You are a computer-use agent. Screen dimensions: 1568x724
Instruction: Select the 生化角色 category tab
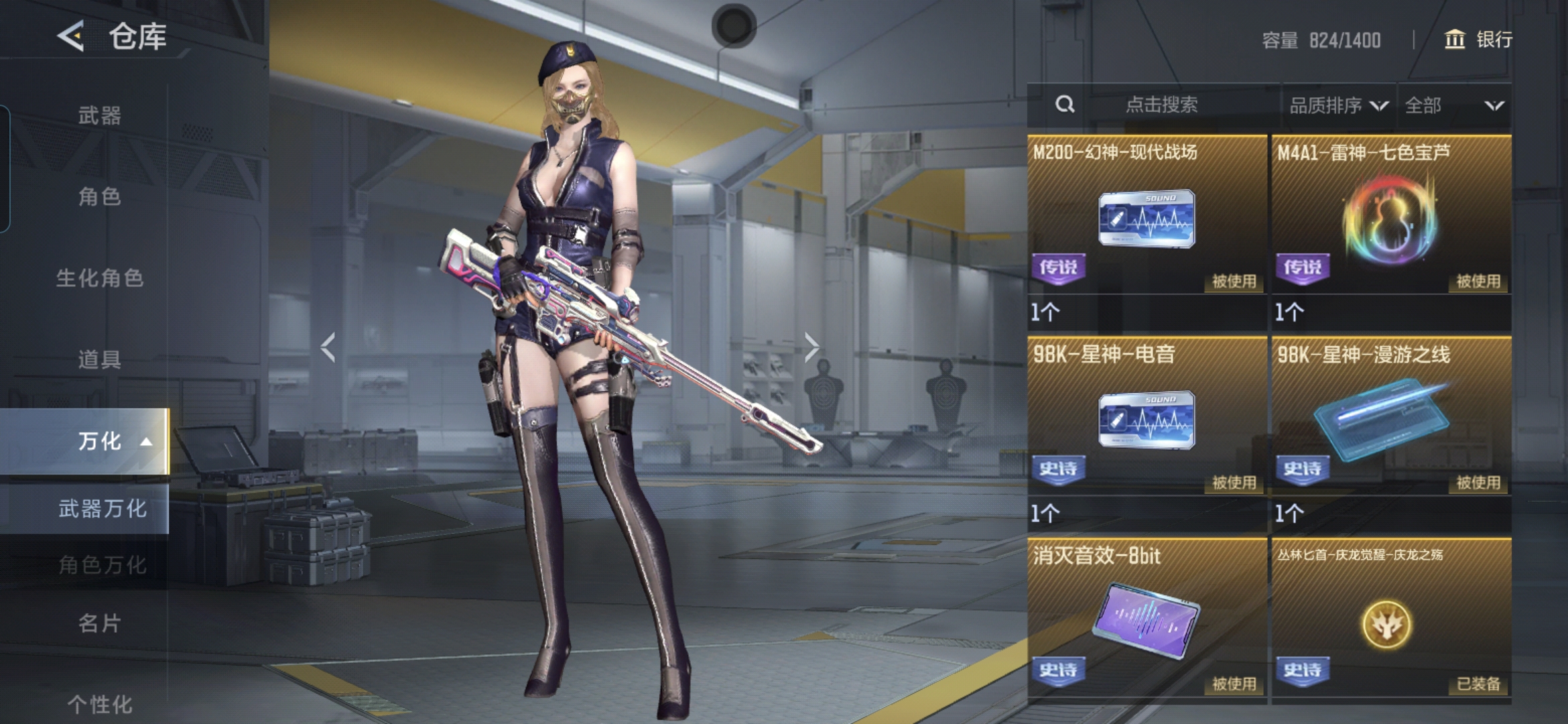click(x=99, y=278)
